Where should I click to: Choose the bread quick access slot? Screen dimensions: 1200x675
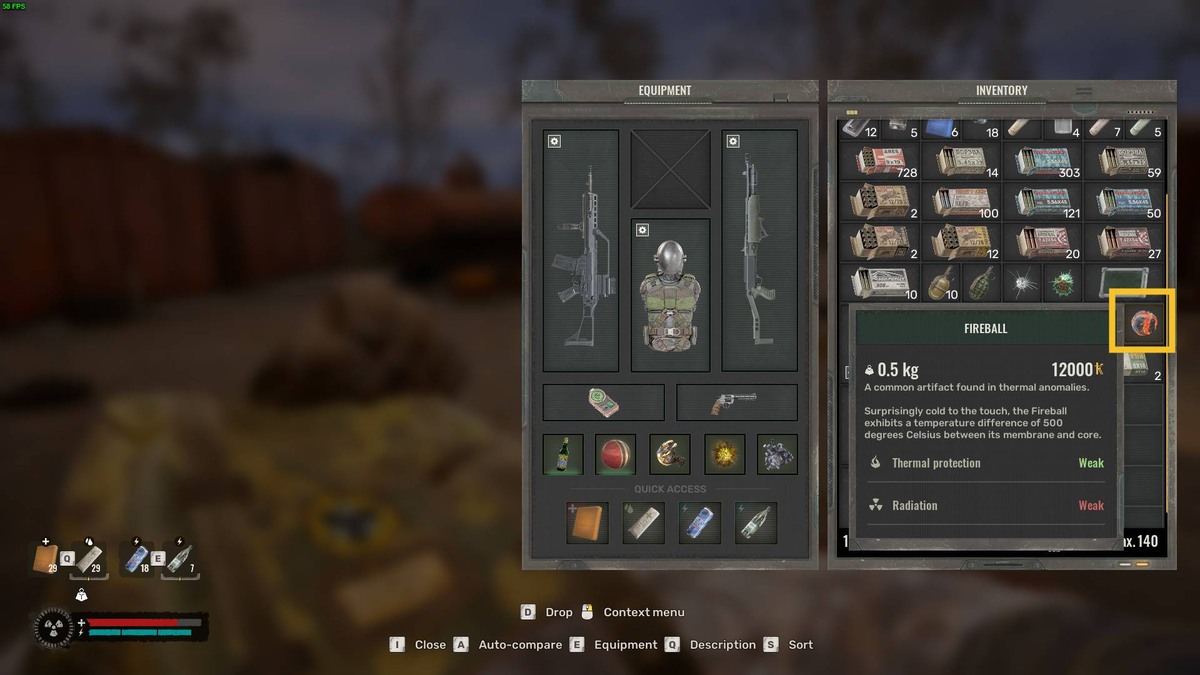587,523
